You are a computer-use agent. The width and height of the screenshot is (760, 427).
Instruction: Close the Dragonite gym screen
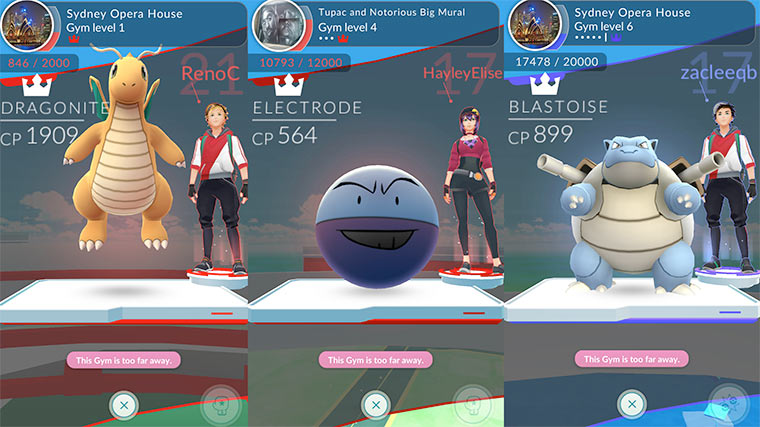click(x=121, y=405)
